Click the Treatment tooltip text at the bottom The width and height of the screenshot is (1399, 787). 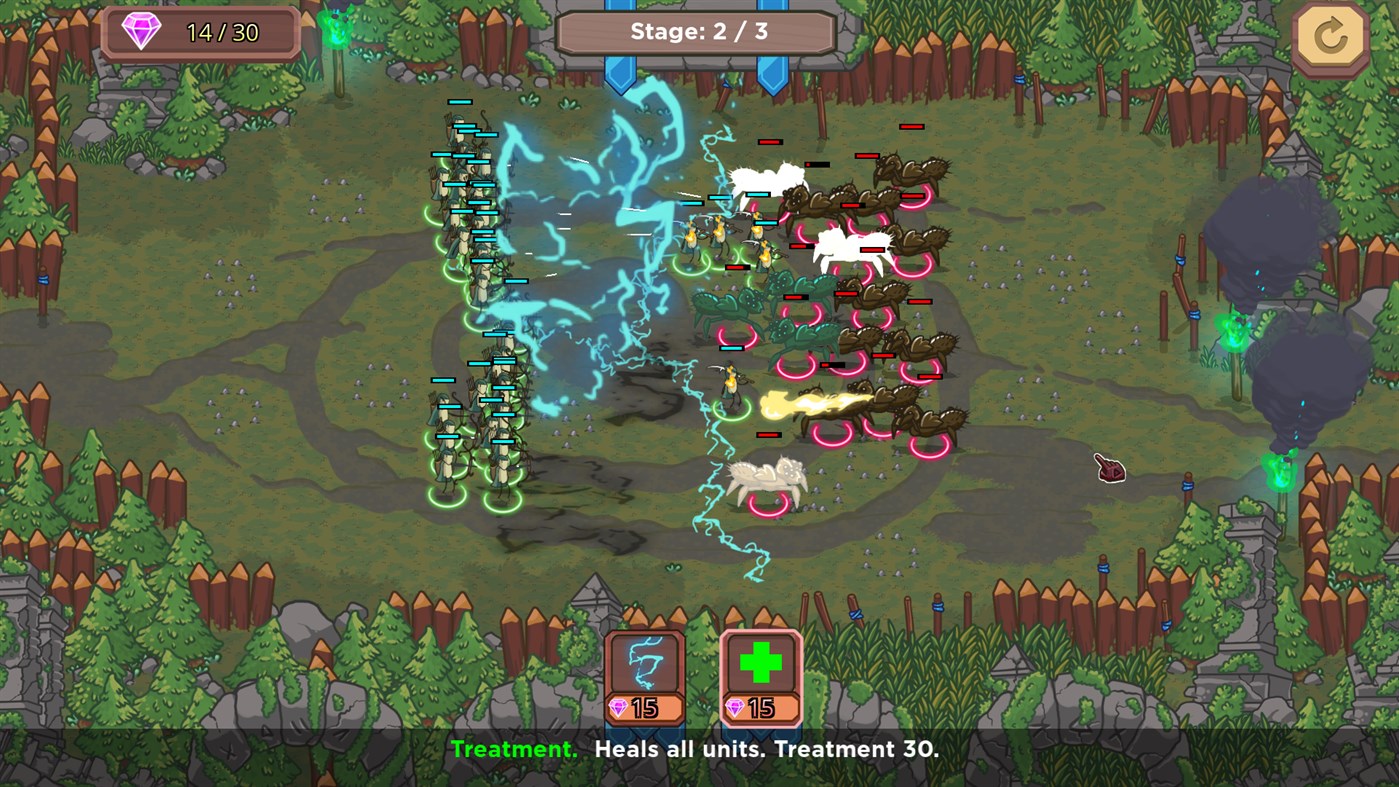pos(700,747)
